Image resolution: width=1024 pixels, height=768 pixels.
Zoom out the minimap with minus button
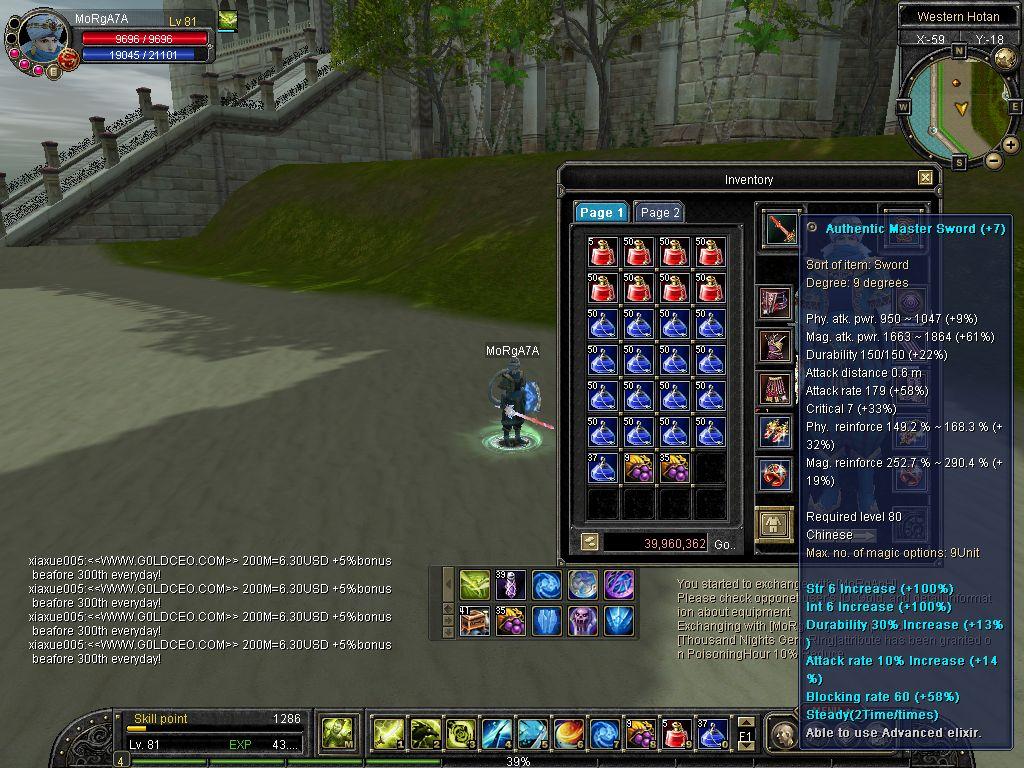(x=994, y=160)
